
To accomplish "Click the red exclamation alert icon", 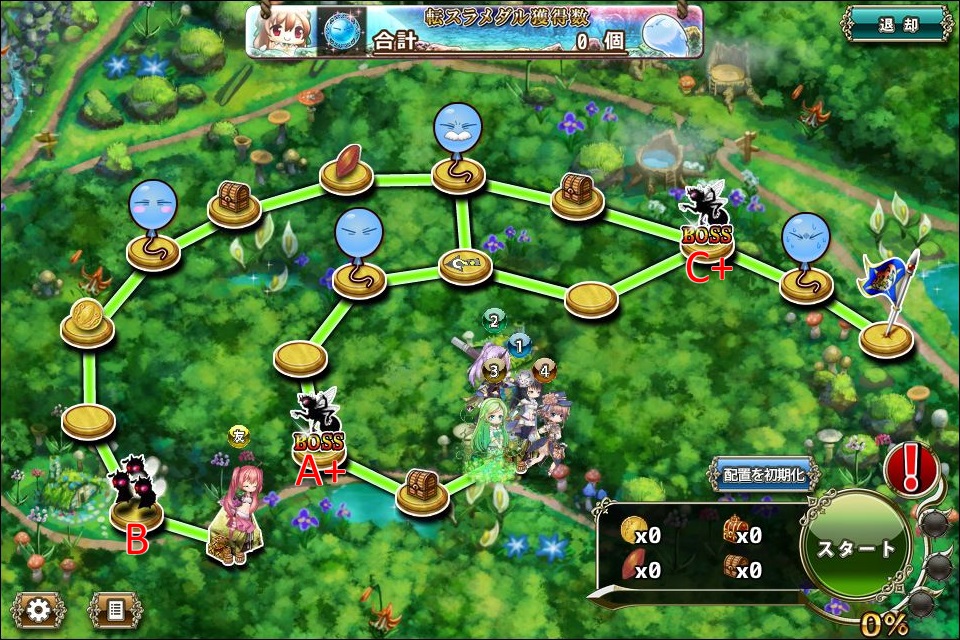I will coord(910,468).
